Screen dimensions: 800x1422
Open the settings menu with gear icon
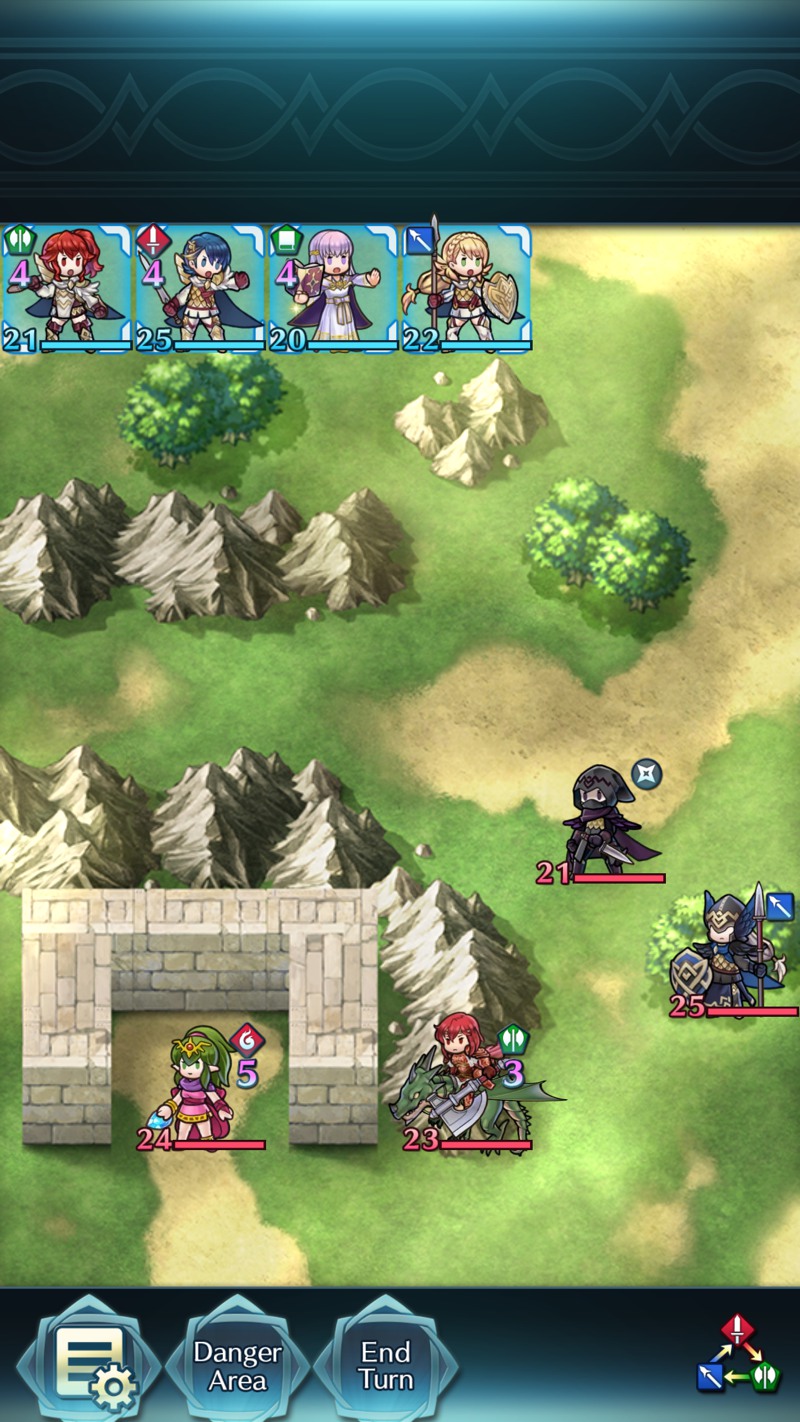(92, 1365)
